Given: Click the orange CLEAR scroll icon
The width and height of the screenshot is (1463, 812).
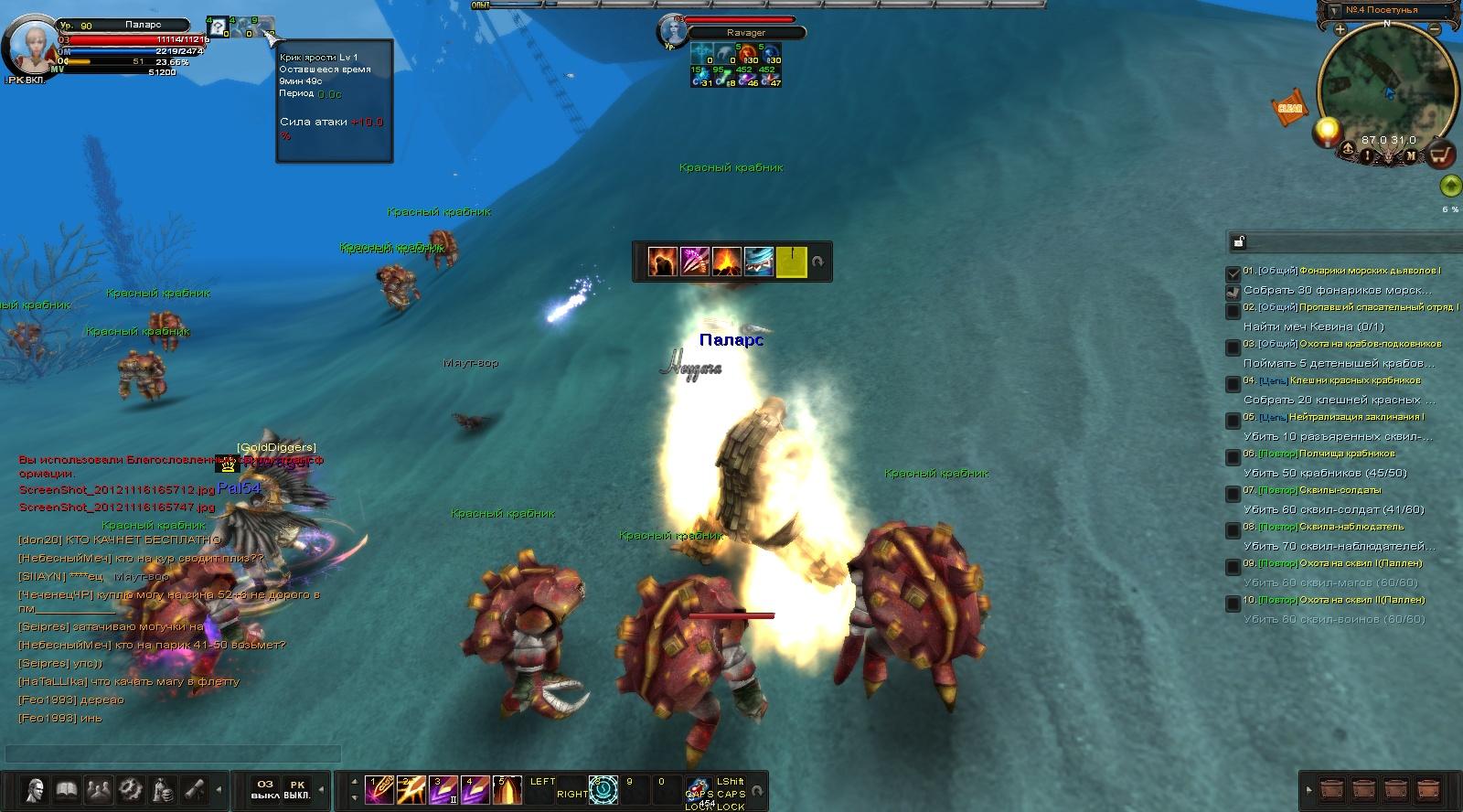Looking at the screenshot, I should 1289,108.
